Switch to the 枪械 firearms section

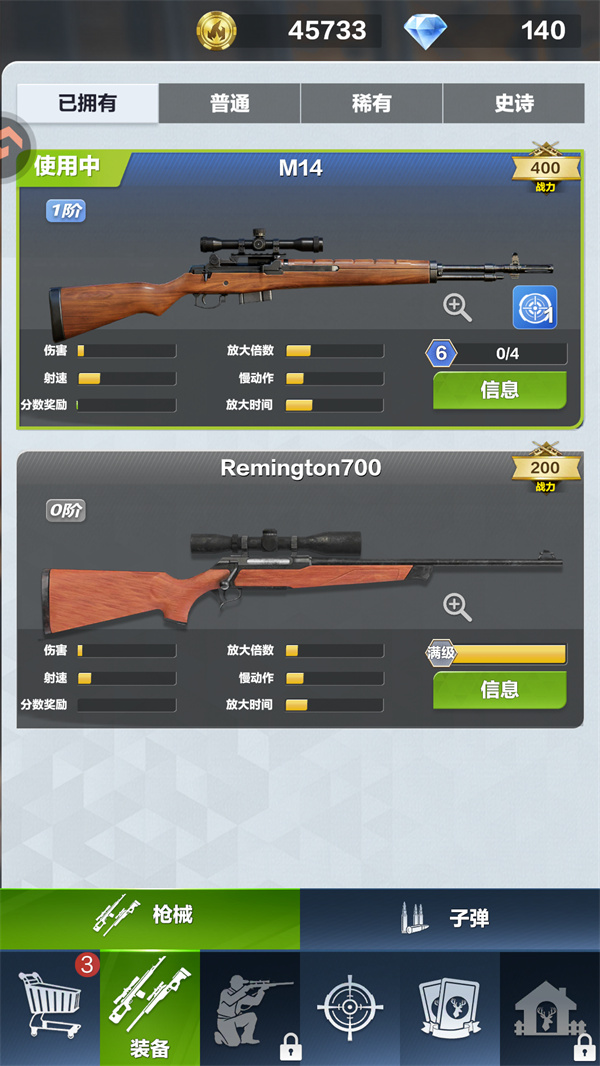(x=150, y=917)
